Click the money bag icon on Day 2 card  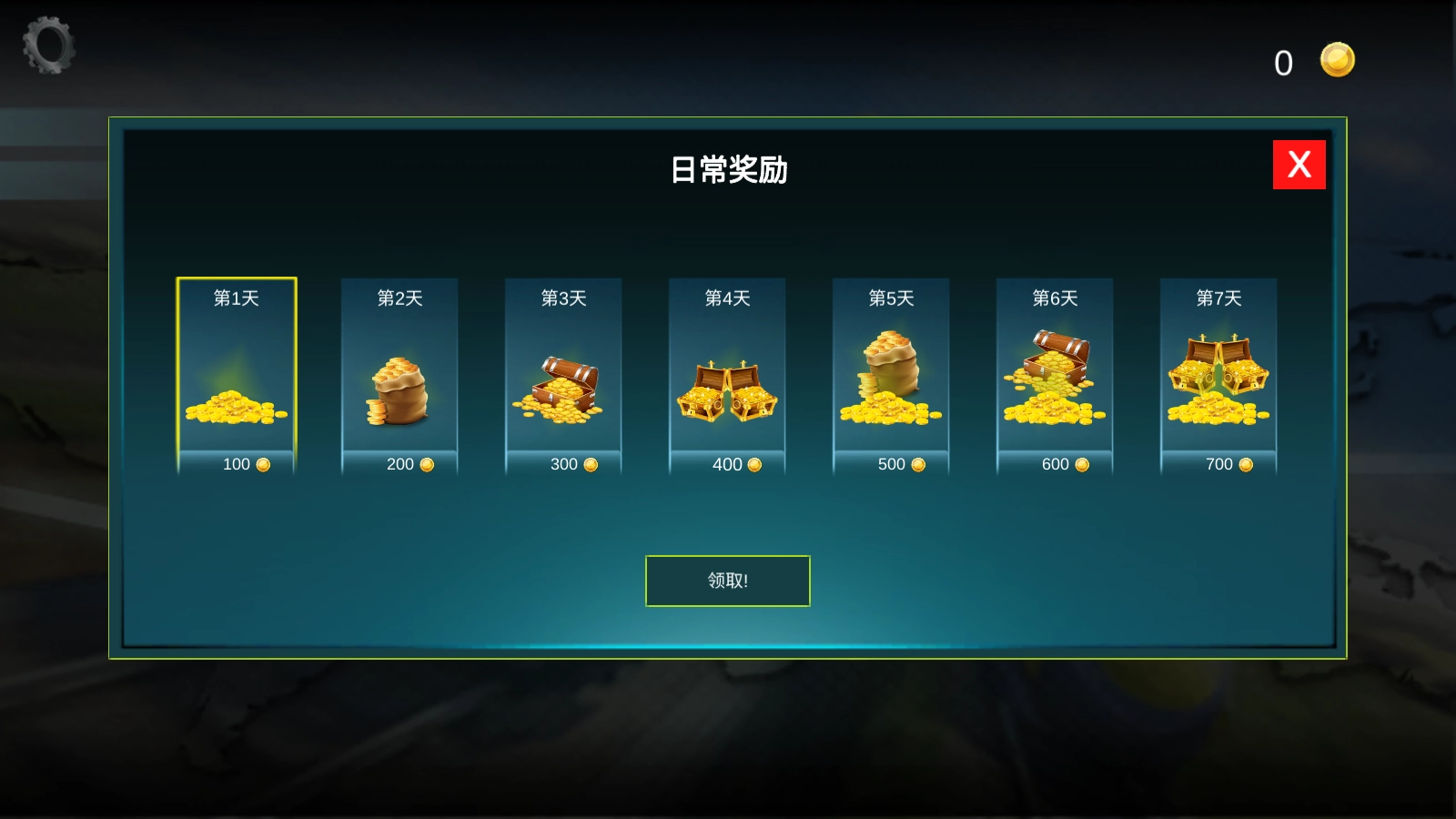pos(399,391)
